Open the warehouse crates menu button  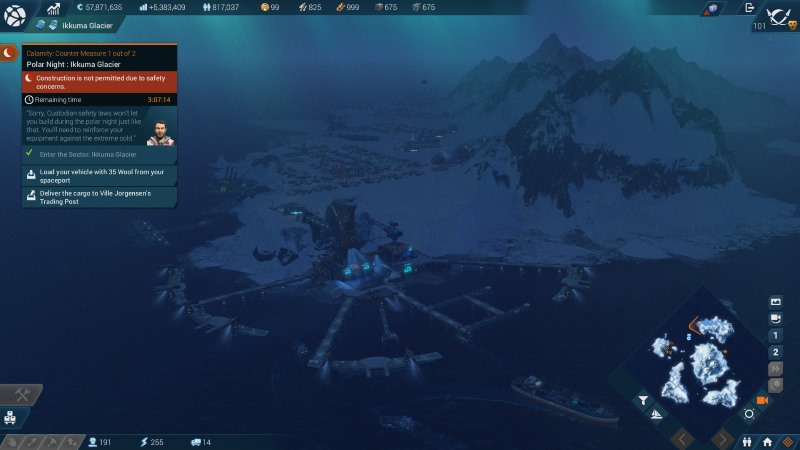[12, 418]
